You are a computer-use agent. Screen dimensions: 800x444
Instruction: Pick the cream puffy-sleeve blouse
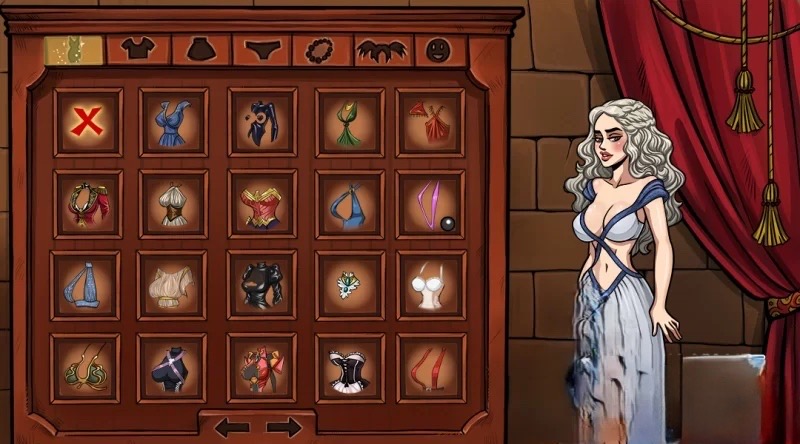click(x=173, y=285)
